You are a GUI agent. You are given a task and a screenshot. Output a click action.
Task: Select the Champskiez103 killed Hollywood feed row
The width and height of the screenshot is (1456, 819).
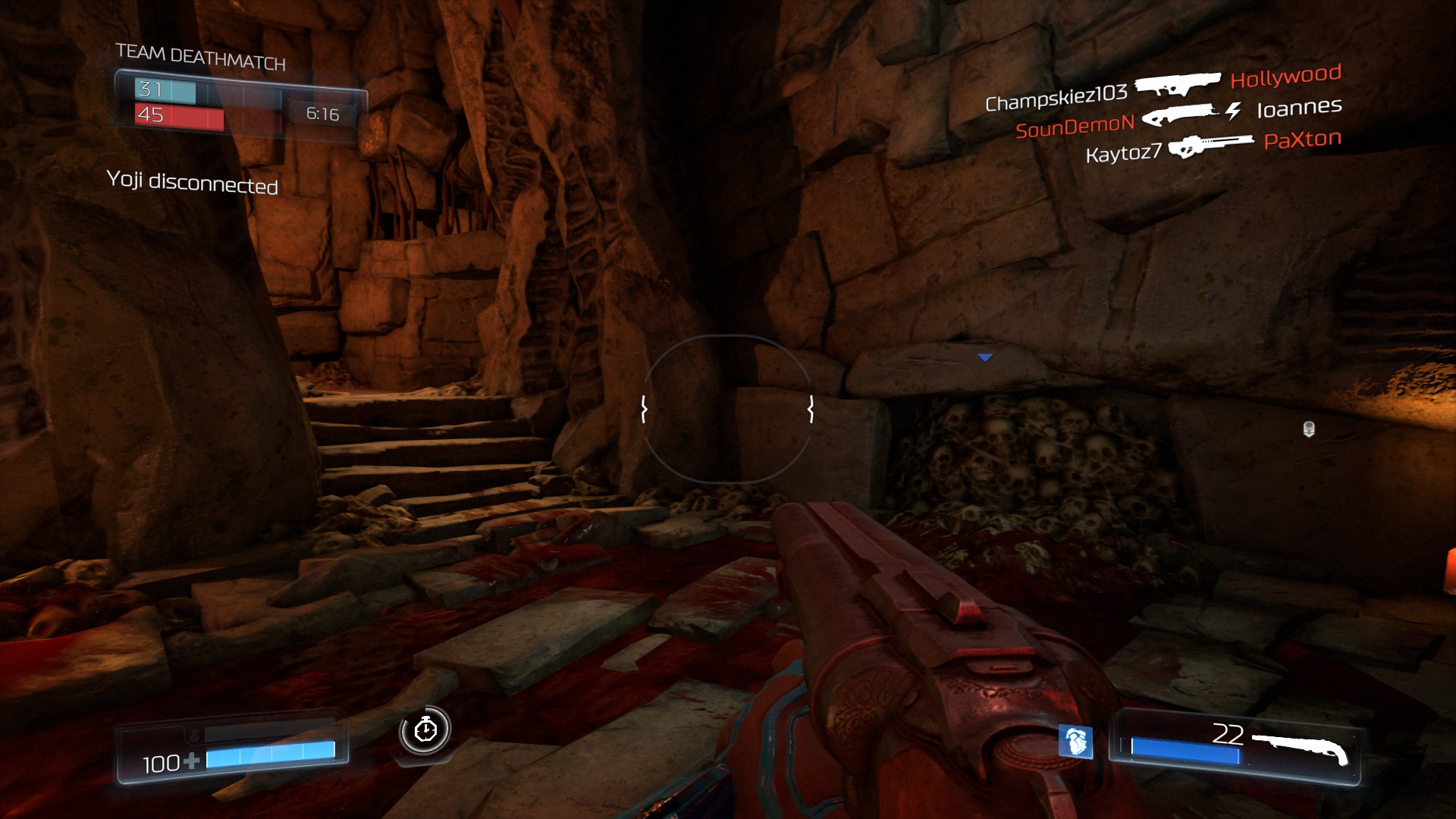1163,86
